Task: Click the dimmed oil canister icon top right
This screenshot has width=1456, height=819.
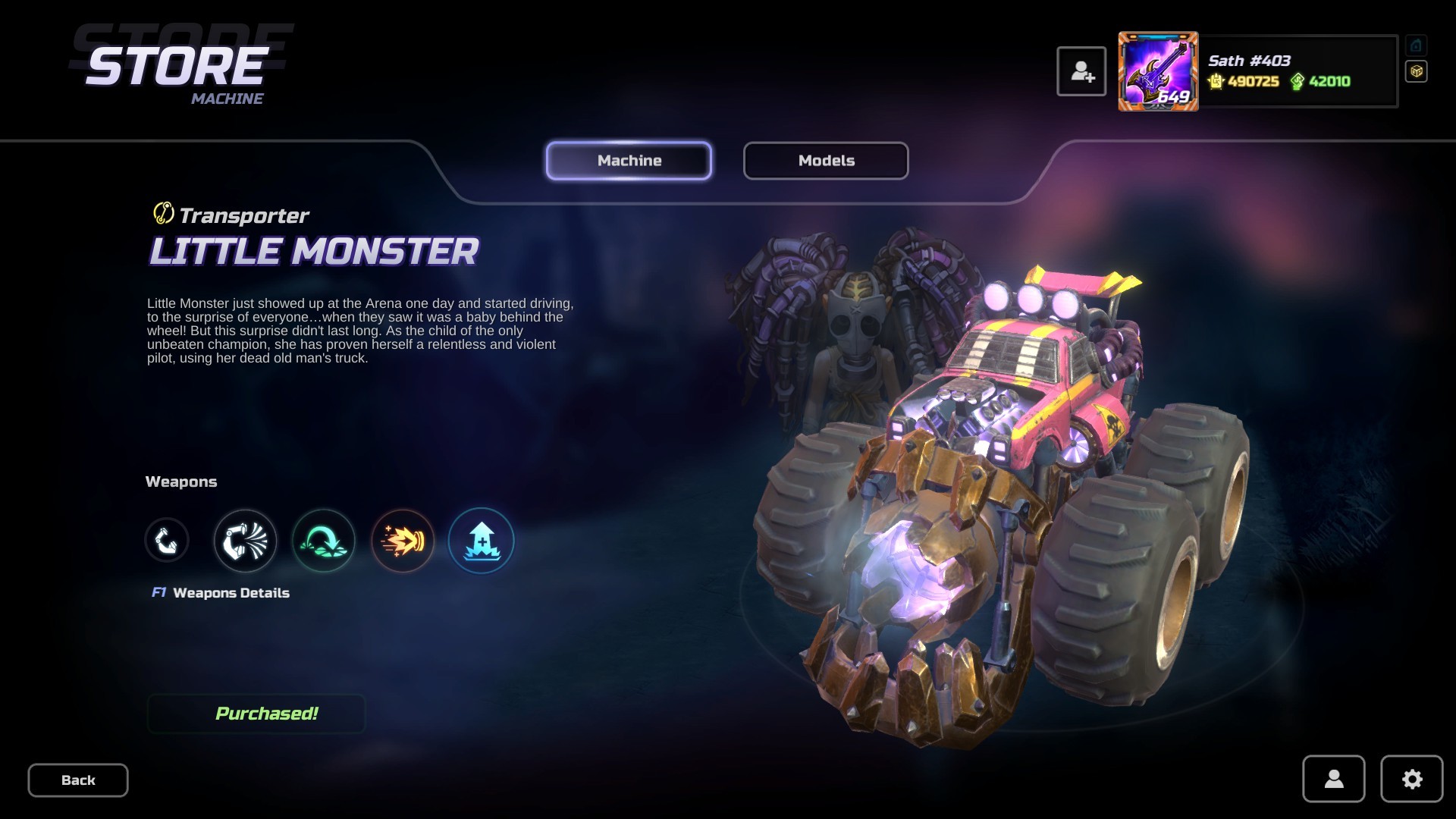Action: (1416, 45)
